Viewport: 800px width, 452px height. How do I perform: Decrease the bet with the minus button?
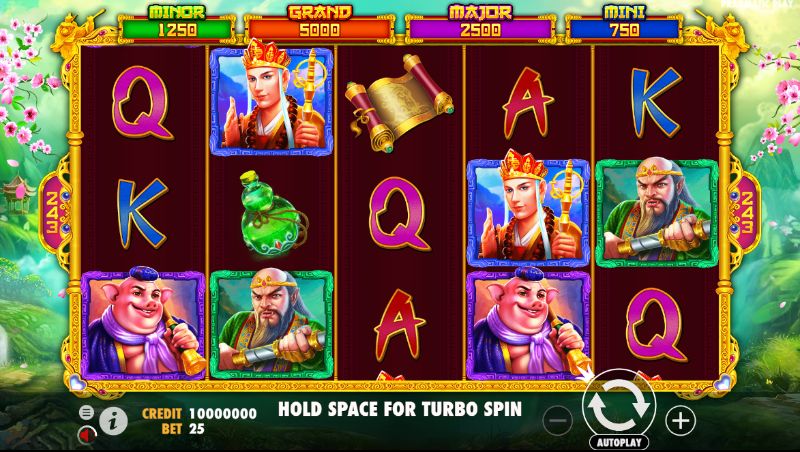(560, 420)
